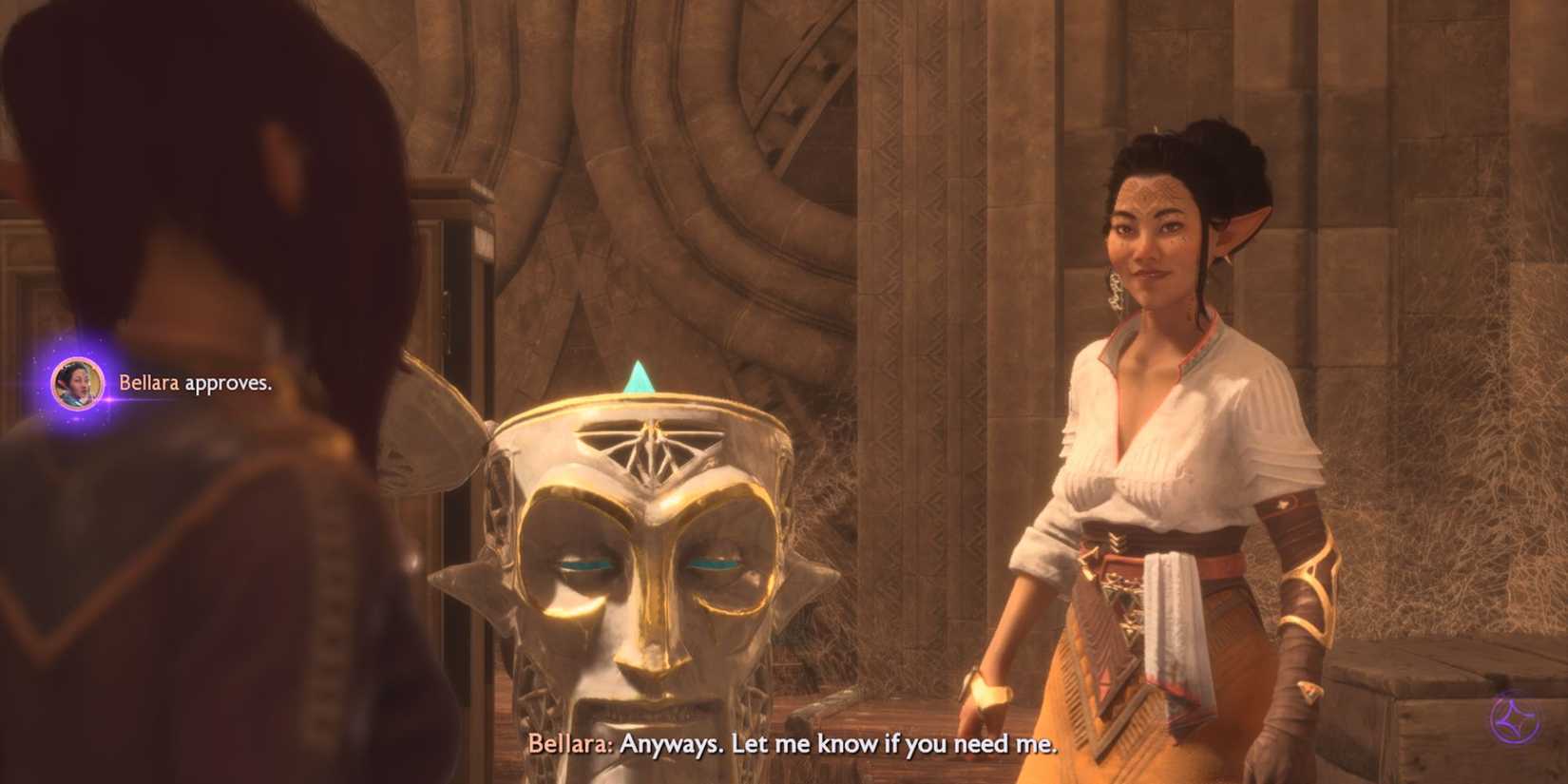Toggle the Bellara approves notification
1568x784 pixels.
(162, 384)
